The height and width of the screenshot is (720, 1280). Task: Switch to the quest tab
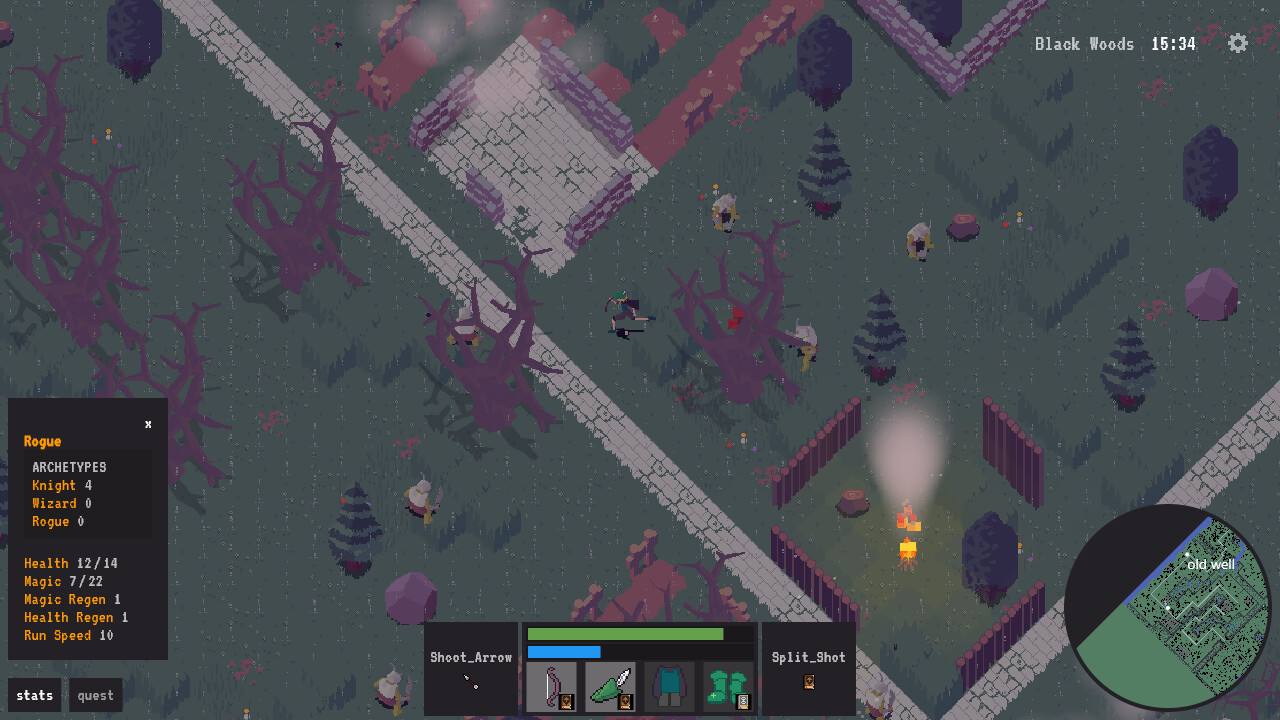point(95,695)
